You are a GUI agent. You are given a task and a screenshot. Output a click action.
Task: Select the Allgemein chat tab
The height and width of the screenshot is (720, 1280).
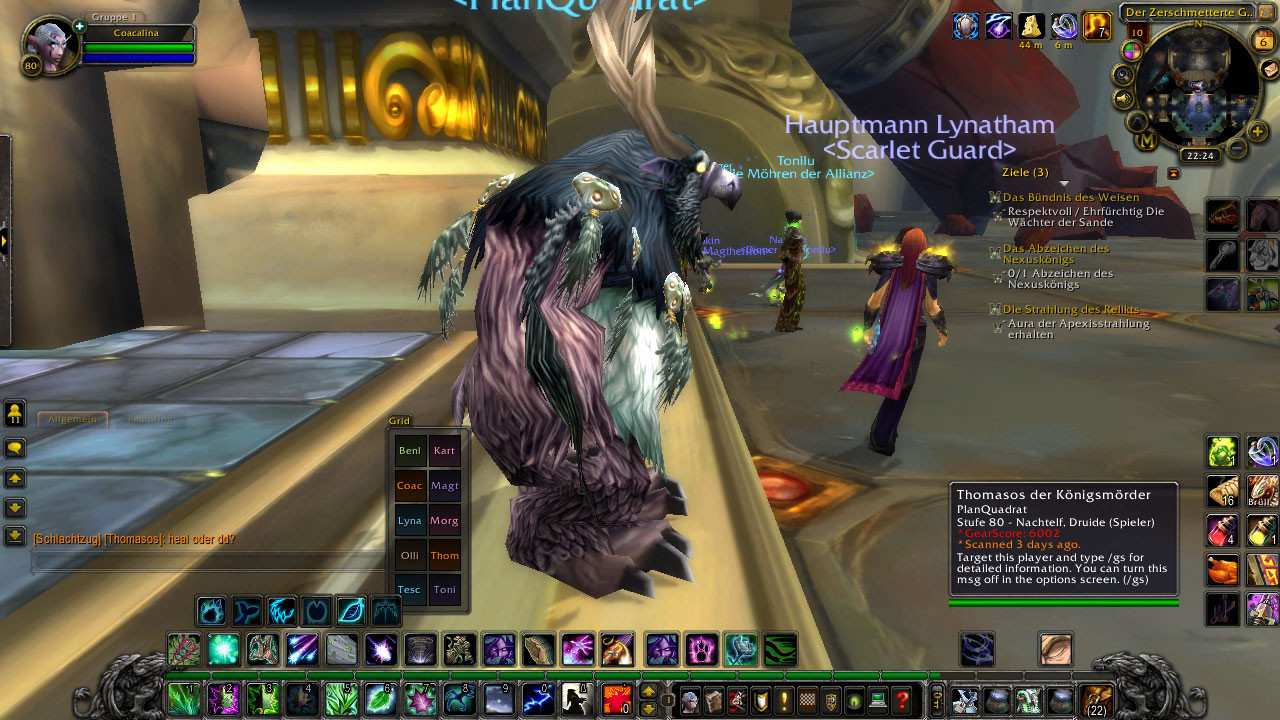point(72,419)
